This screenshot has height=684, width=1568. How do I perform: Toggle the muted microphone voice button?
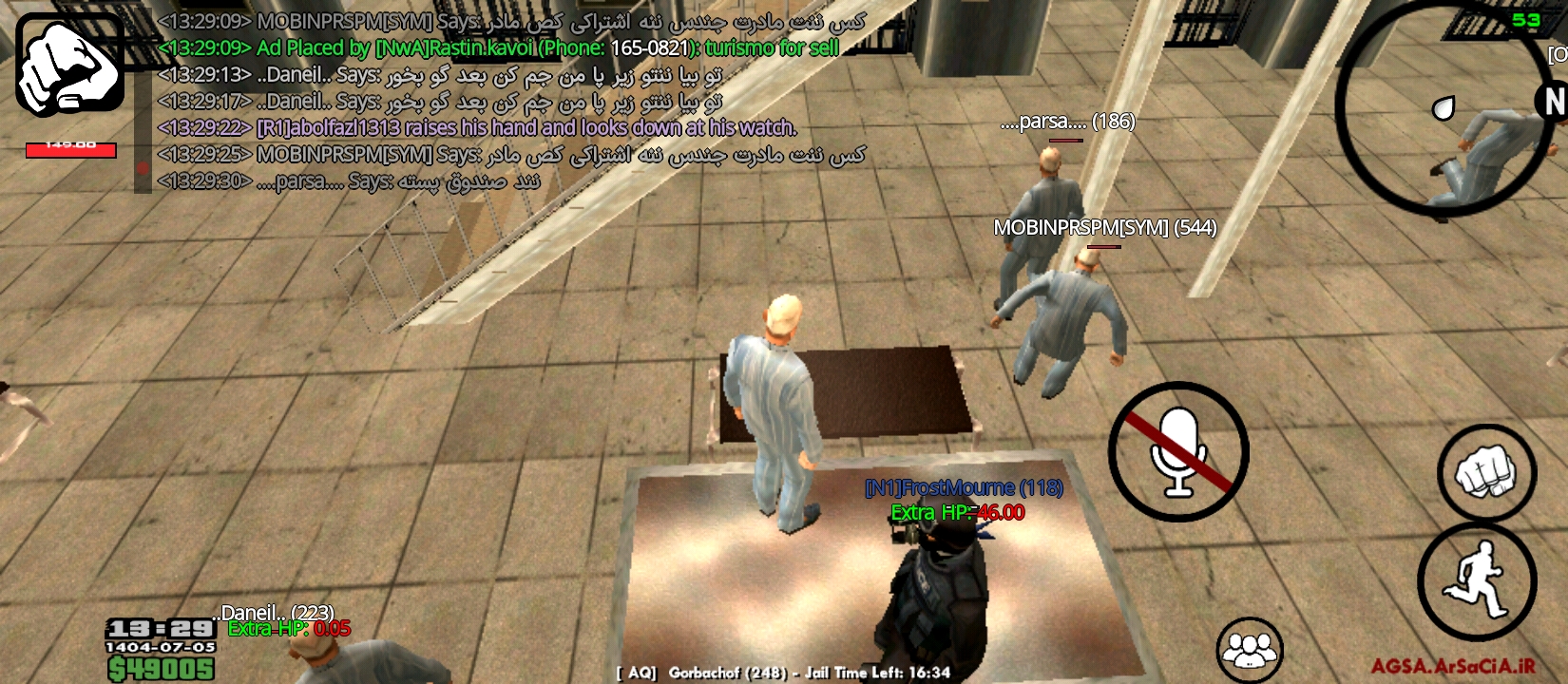tap(1178, 452)
